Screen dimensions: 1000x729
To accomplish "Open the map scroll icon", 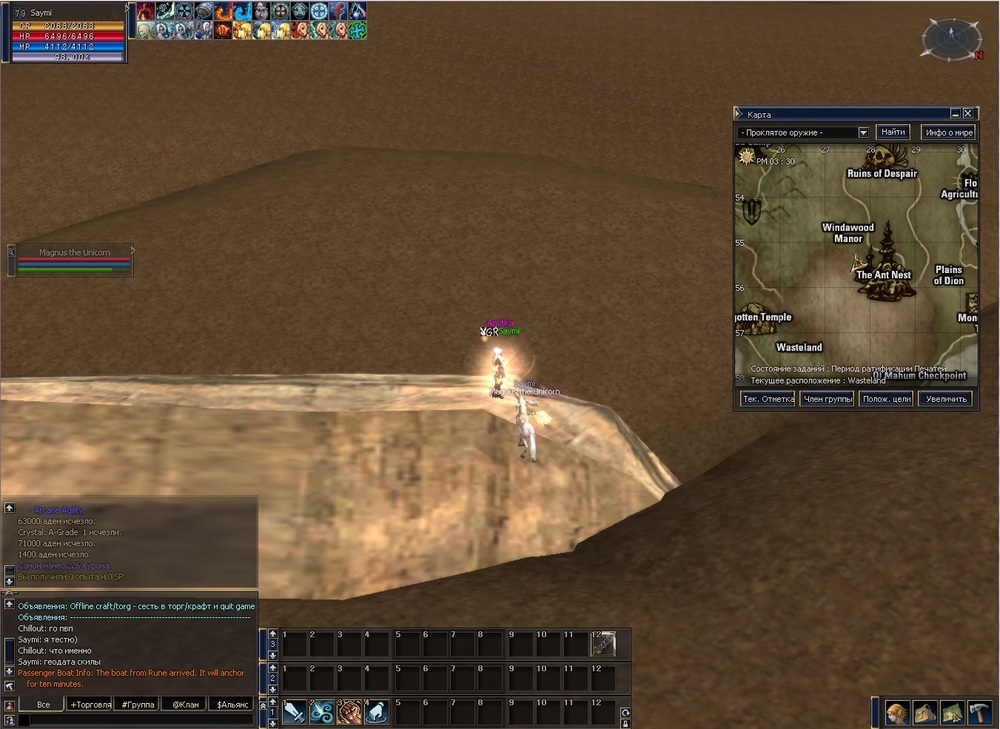I will point(951,712).
